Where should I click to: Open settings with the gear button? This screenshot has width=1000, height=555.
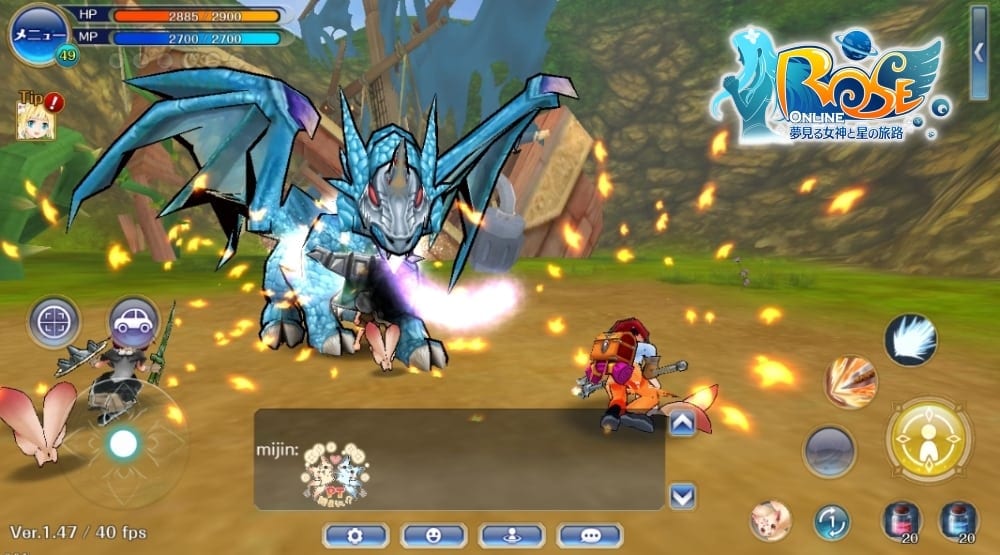[355, 536]
